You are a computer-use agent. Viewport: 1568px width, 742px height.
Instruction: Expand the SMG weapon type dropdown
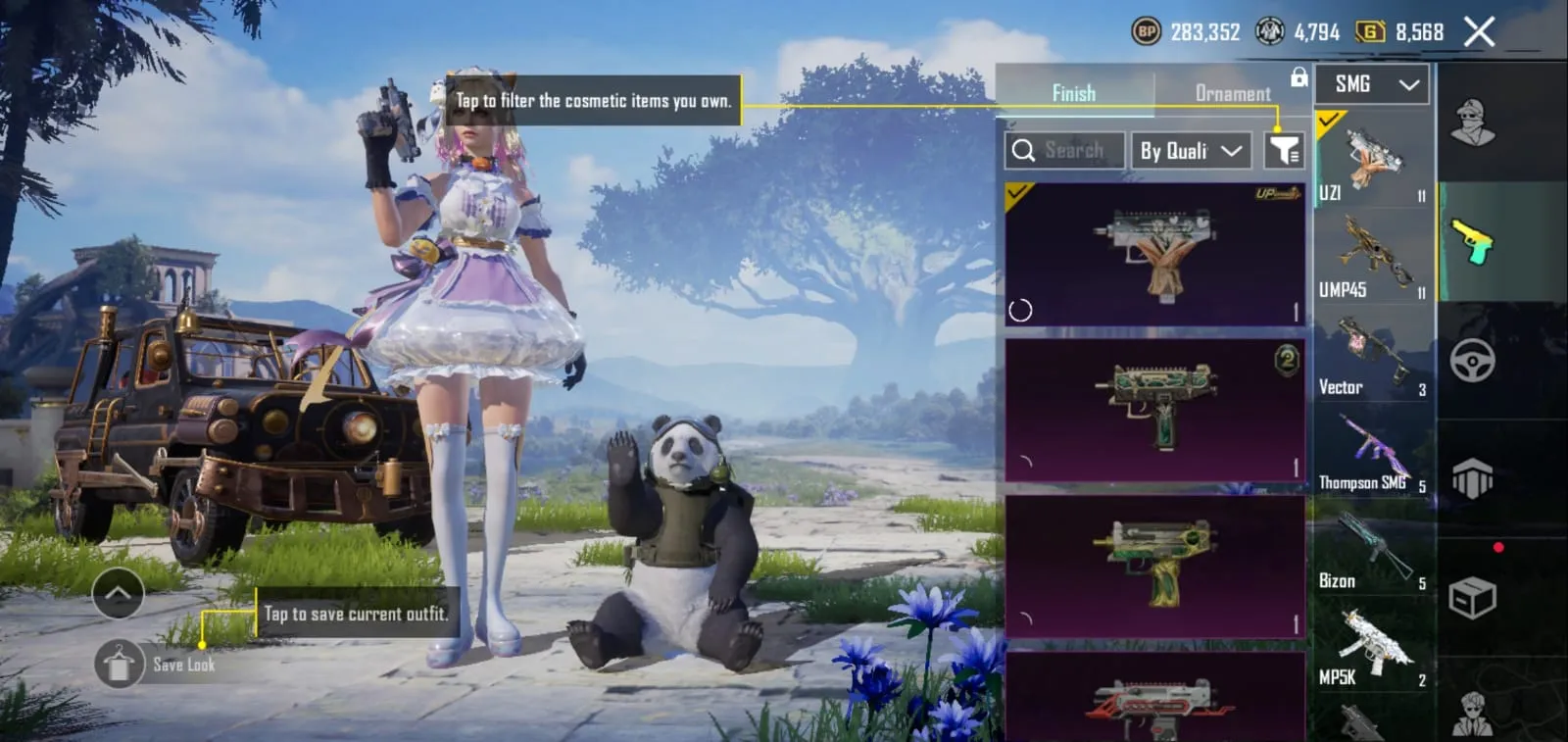(1371, 84)
